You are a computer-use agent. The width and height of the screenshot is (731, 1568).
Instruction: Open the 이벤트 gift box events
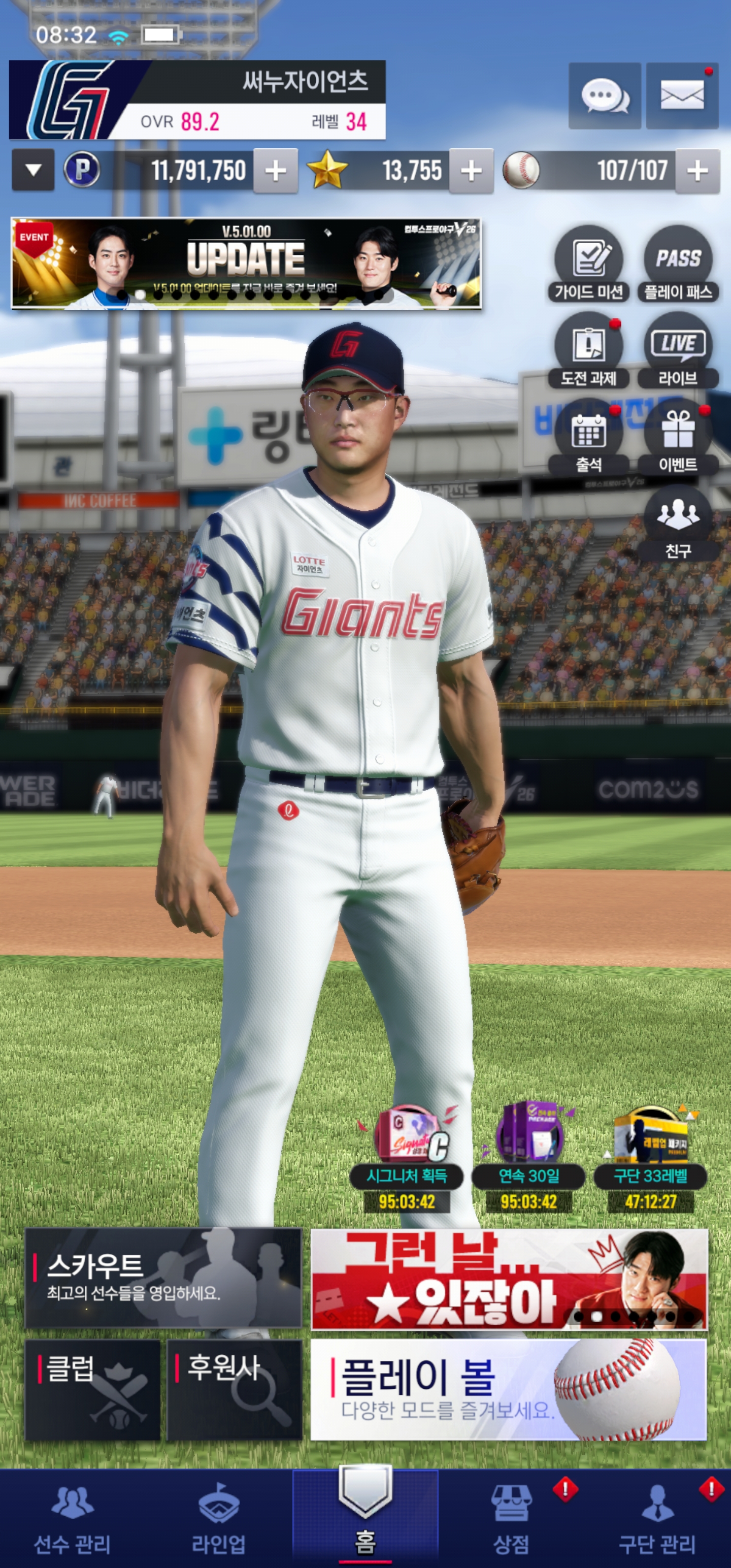(678, 438)
